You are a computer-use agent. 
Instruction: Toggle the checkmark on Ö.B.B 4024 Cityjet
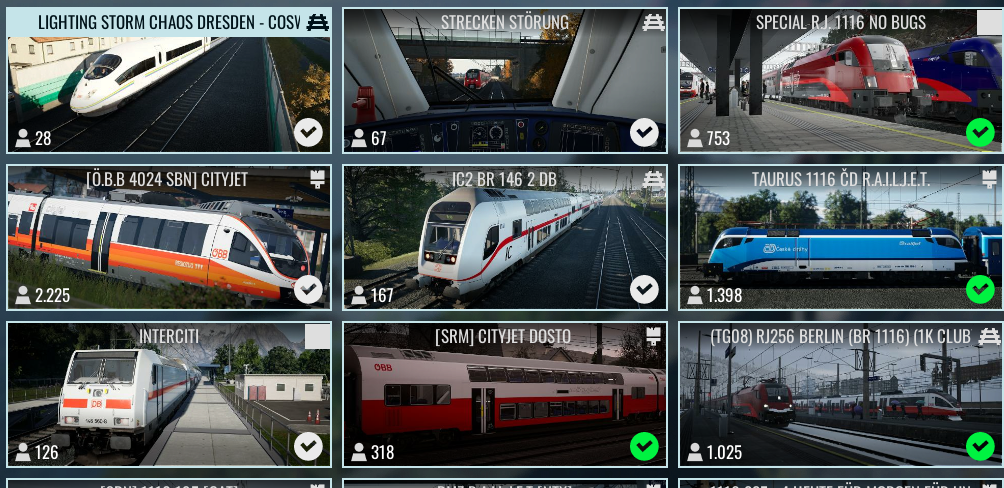click(x=308, y=290)
